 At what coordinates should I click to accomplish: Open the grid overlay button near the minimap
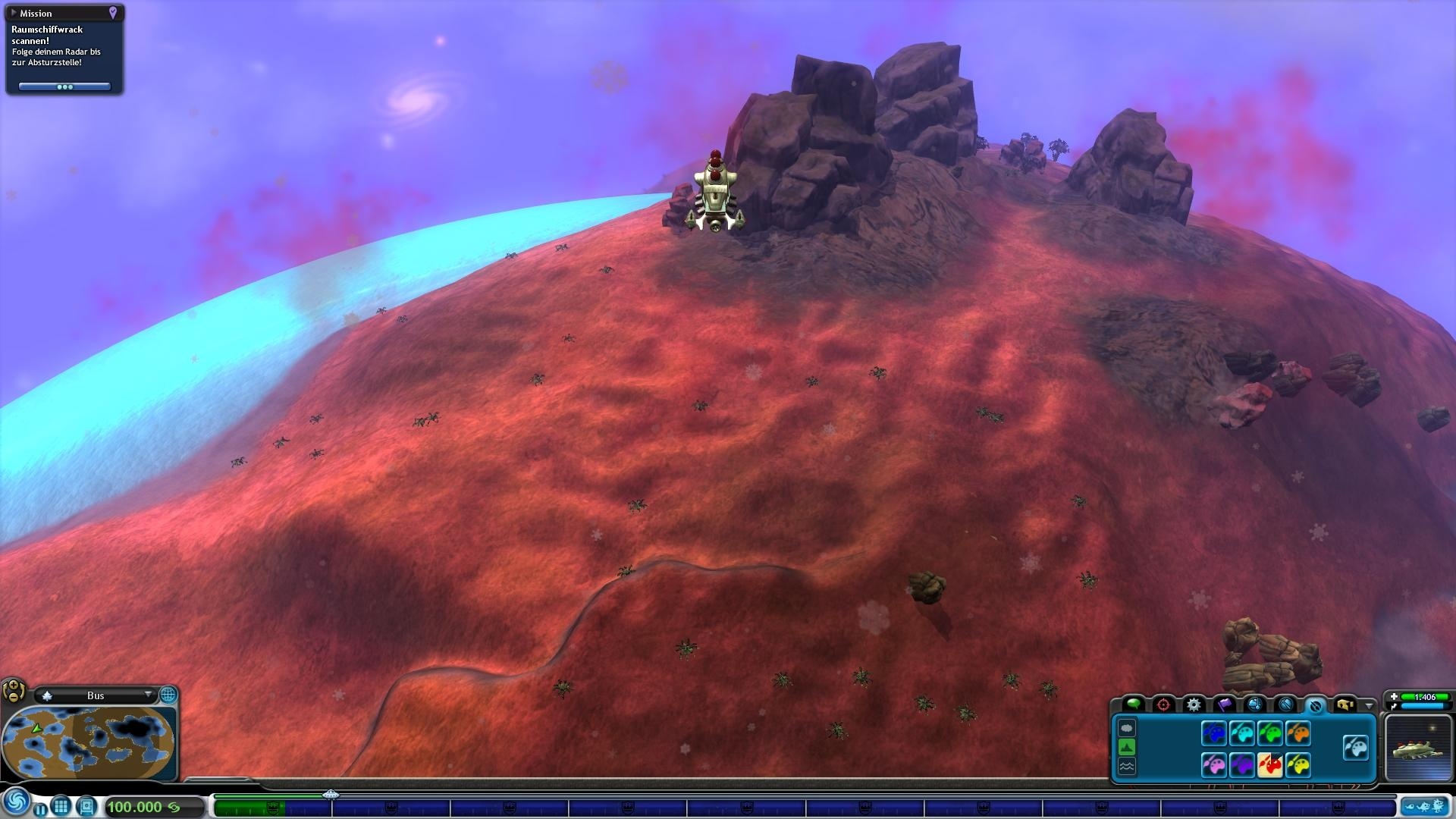pos(62,808)
